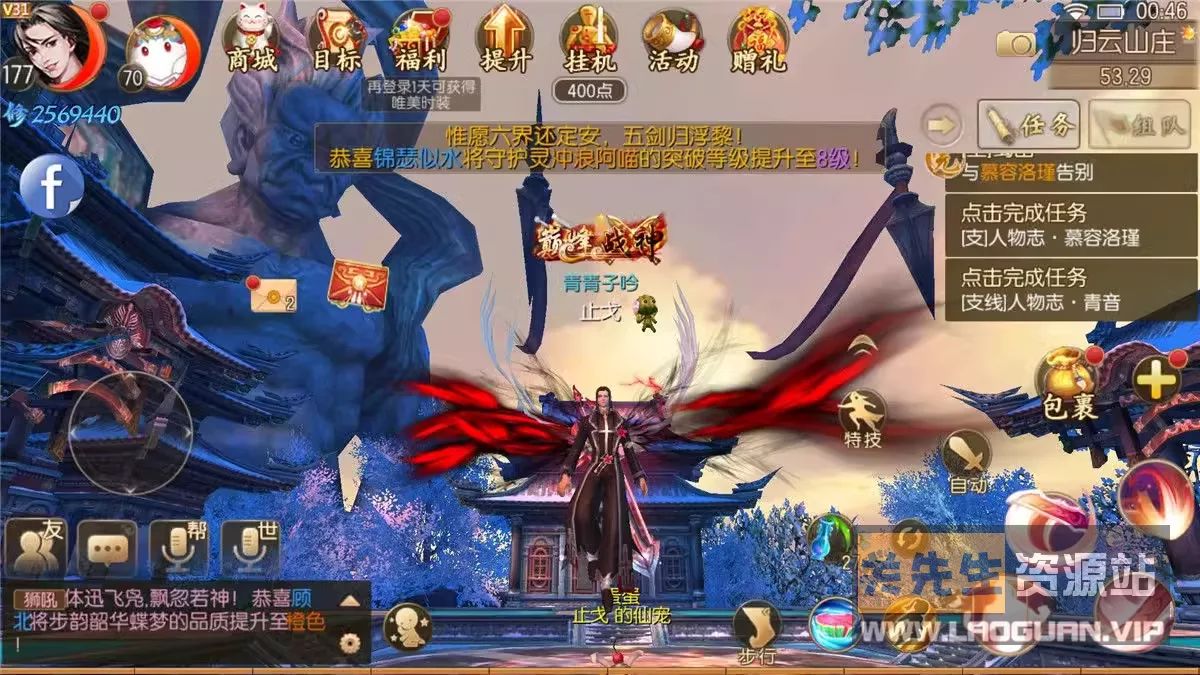Open the 商城 shop icon
Image resolution: width=1200 pixels, height=675 pixels.
click(251, 40)
